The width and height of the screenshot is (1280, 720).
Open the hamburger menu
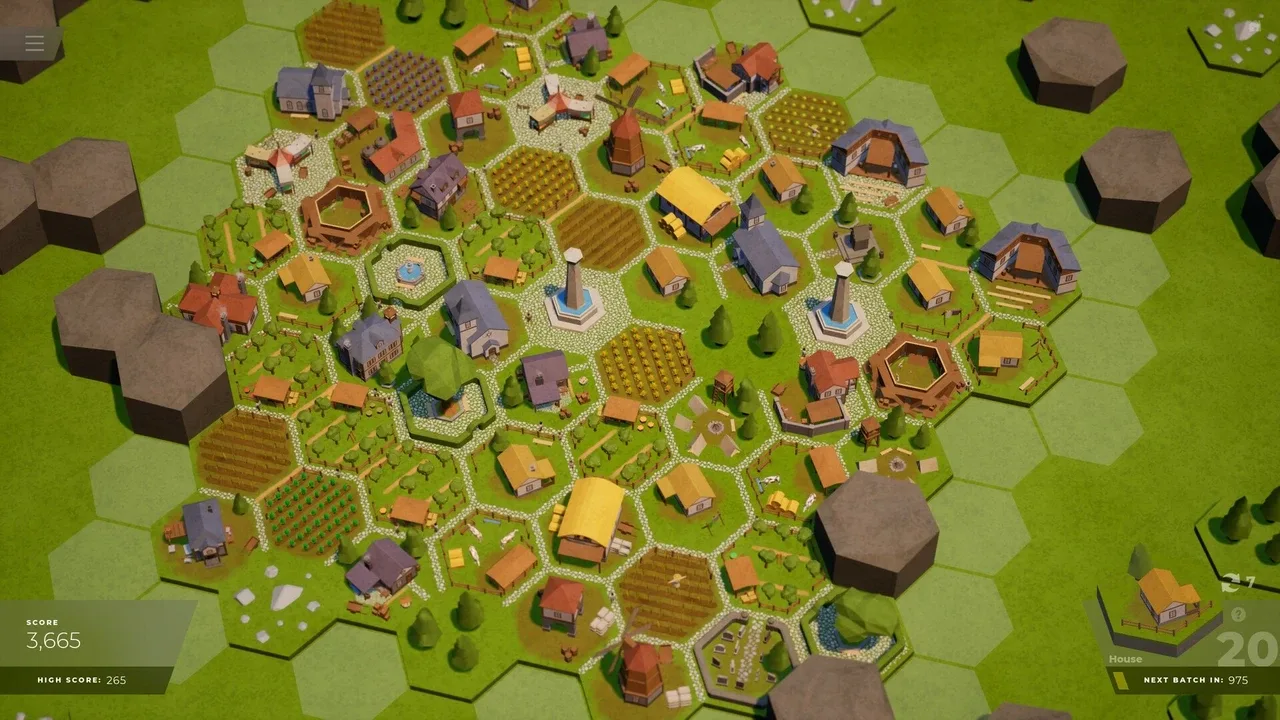pyautogui.click(x=33, y=43)
